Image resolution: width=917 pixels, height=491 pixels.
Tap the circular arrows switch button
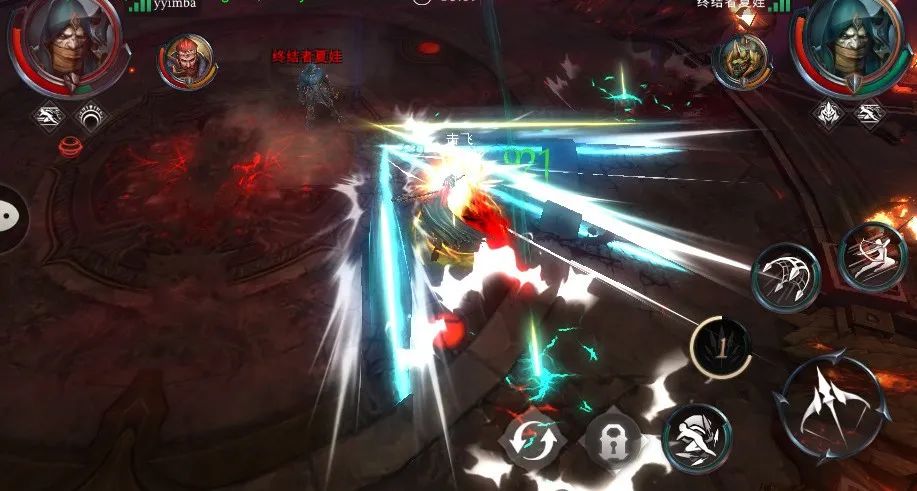click(533, 439)
